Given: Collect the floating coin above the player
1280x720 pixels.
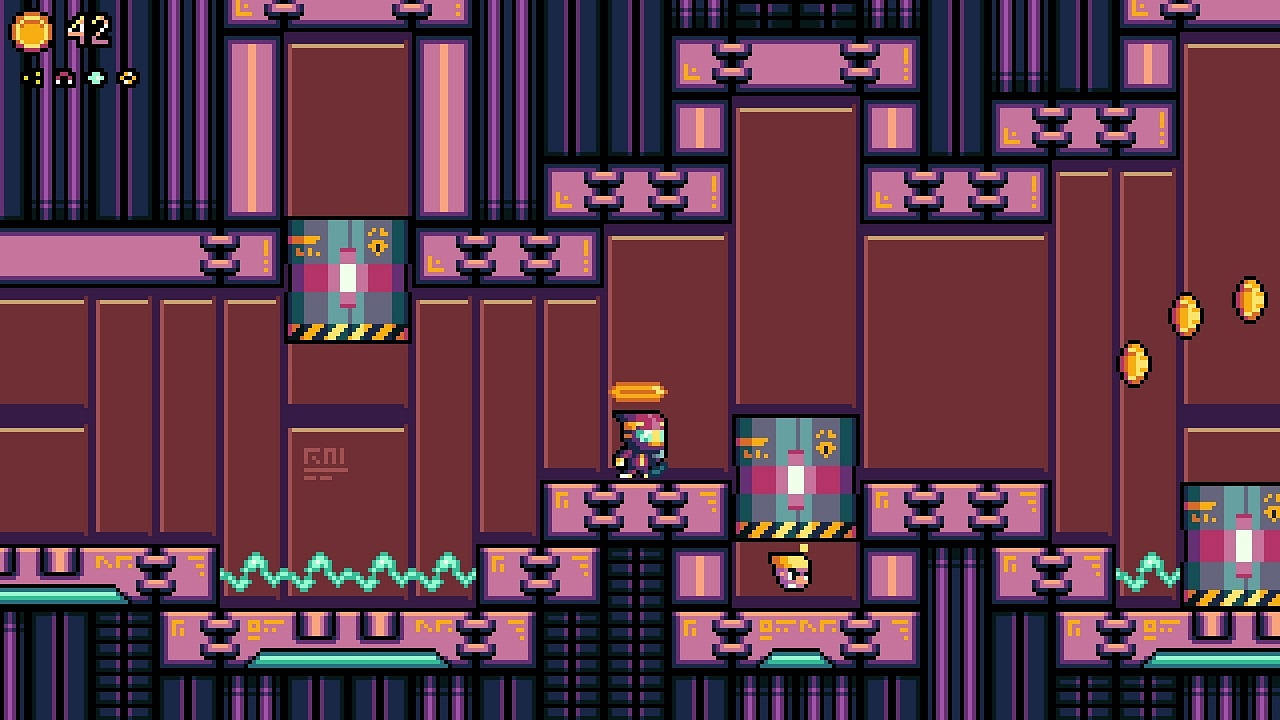Looking at the screenshot, I should coord(638,392).
